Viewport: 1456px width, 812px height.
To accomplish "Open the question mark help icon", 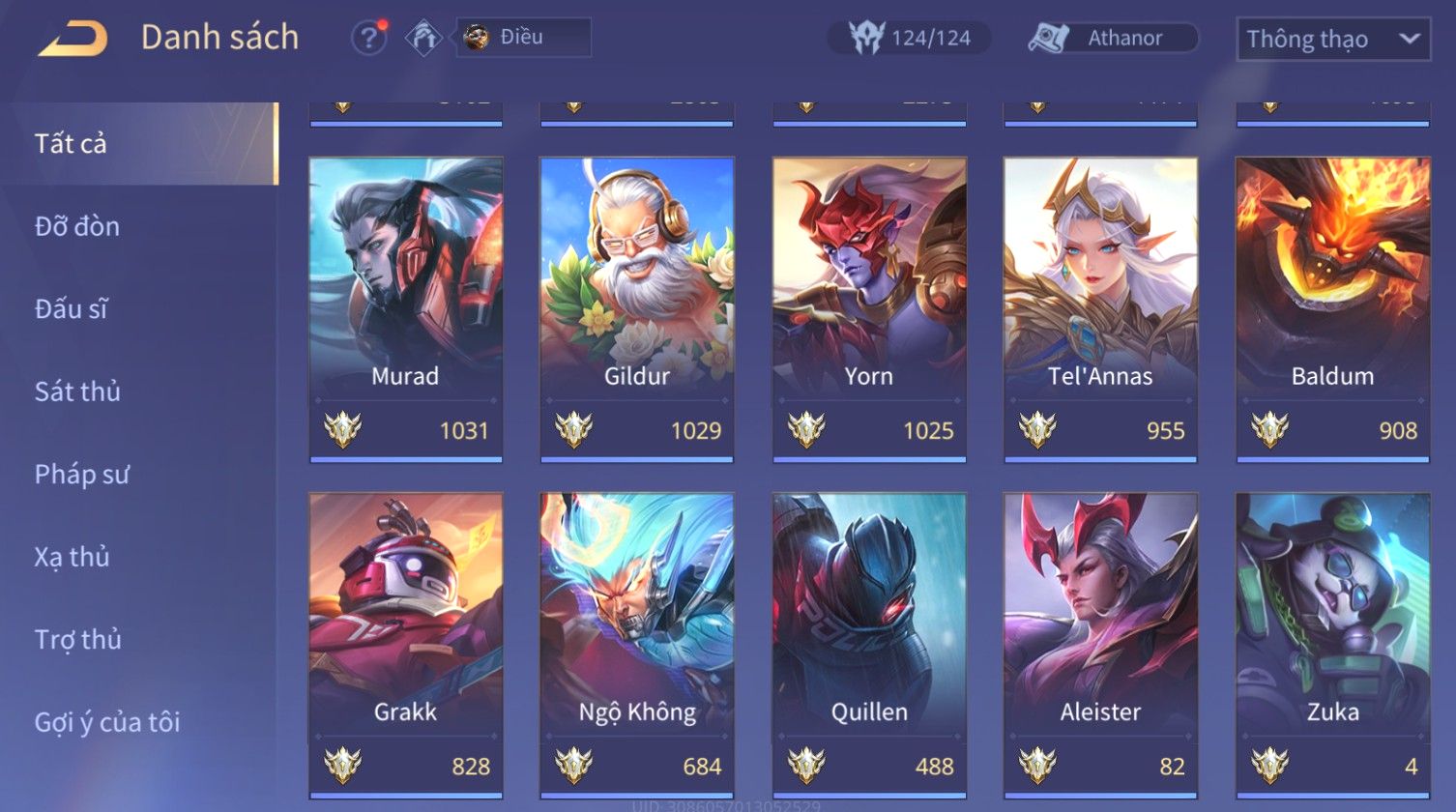I will pyautogui.click(x=368, y=39).
